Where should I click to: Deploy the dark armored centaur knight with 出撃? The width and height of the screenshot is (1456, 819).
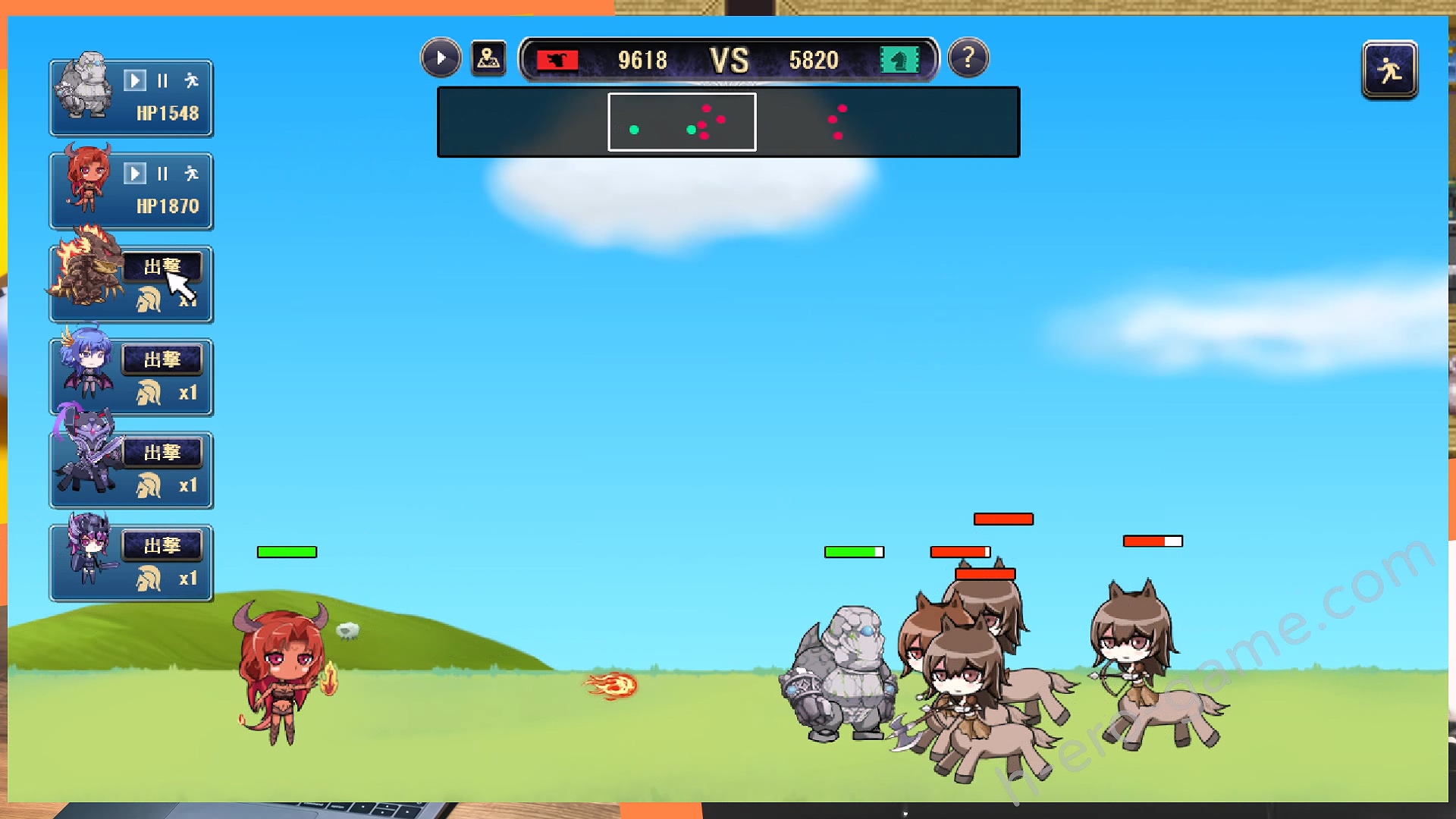pos(162,453)
